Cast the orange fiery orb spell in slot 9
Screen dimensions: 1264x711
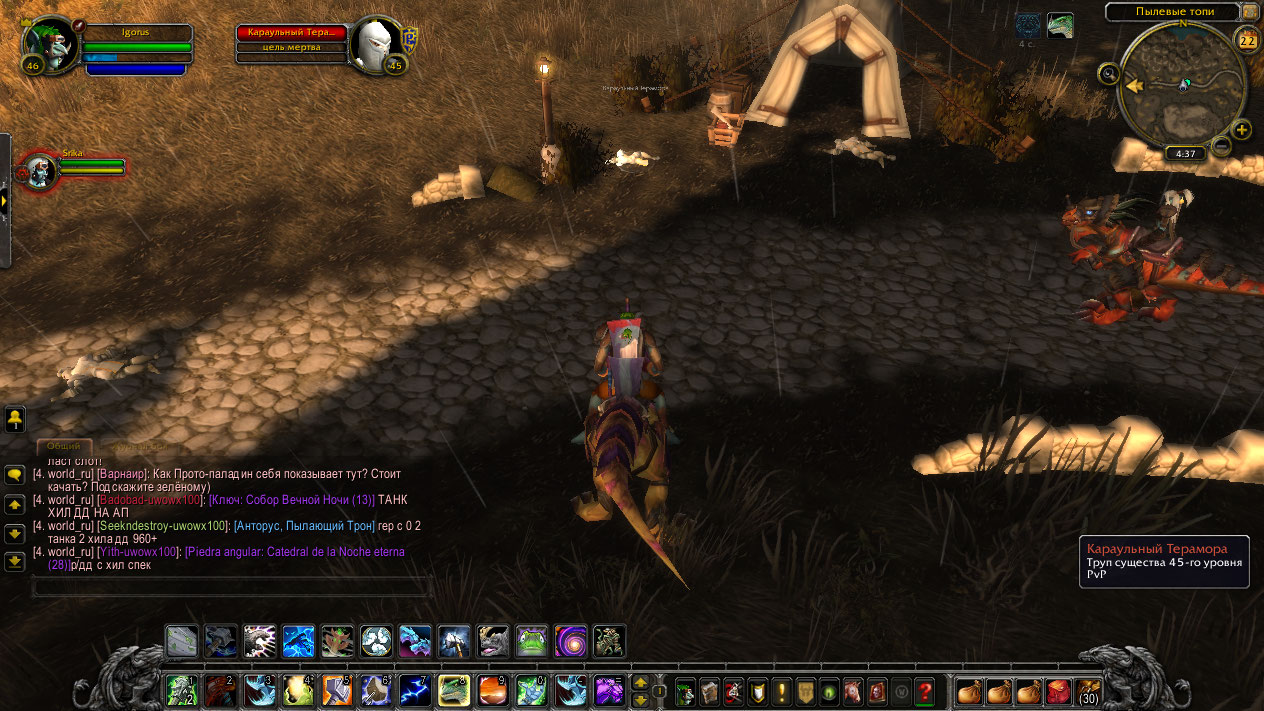492,690
